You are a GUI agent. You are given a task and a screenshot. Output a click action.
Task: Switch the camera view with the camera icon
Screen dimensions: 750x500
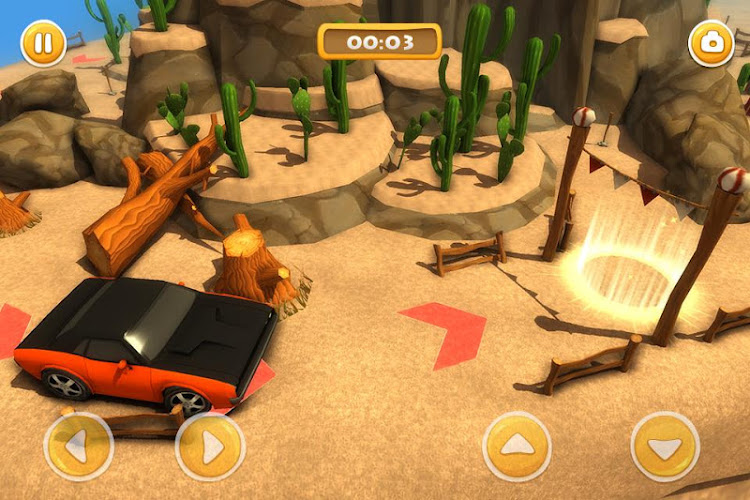click(x=712, y=44)
